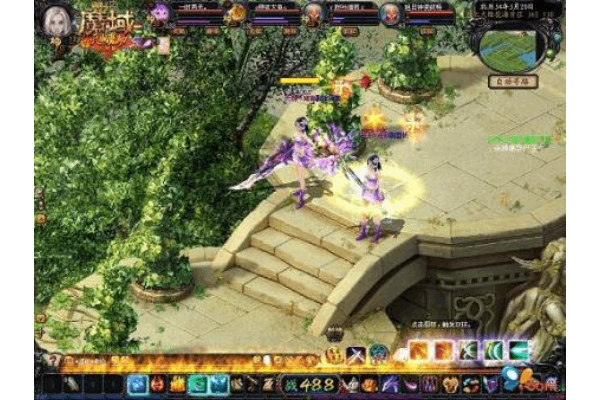Click the player character portrait
The width and height of the screenshot is (600, 400).
coord(57,17)
